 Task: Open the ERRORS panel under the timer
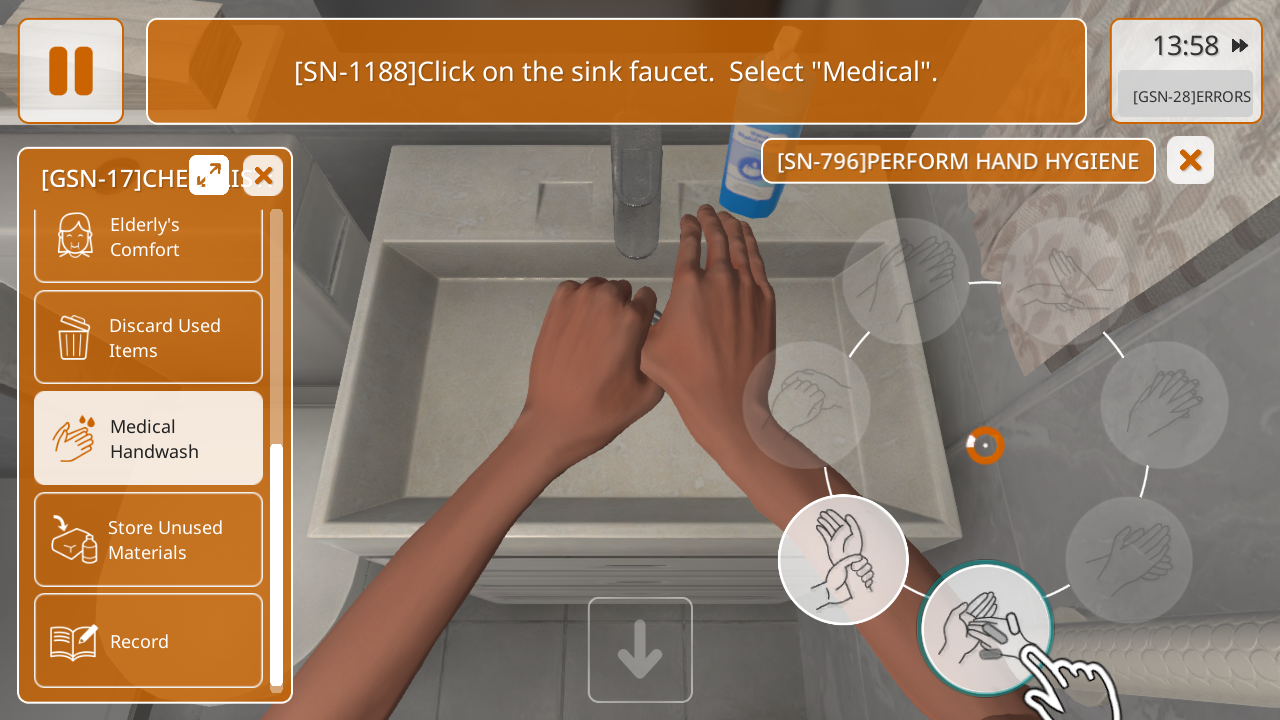coord(1186,96)
